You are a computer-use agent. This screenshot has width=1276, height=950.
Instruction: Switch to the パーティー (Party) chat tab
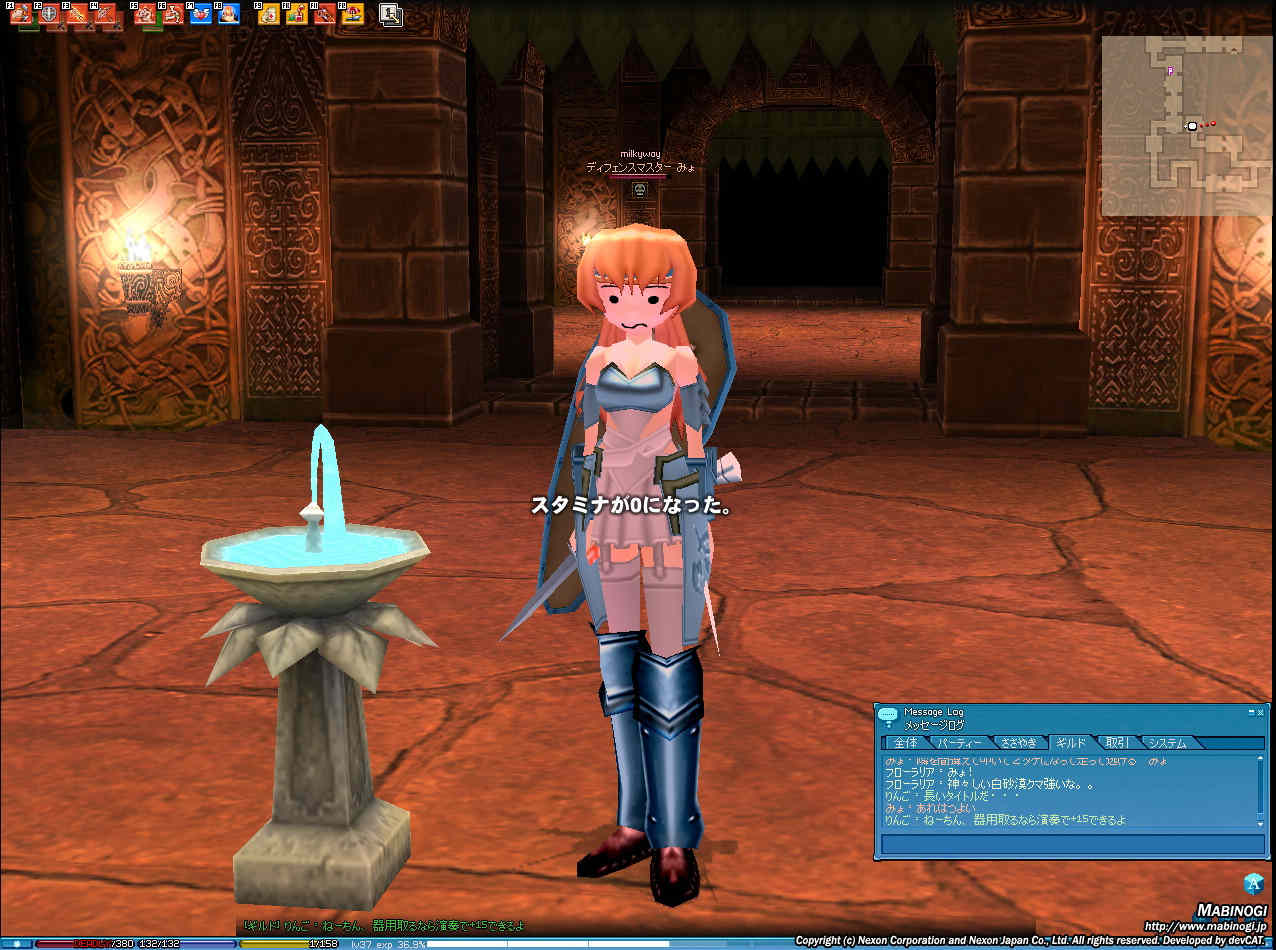tap(960, 743)
